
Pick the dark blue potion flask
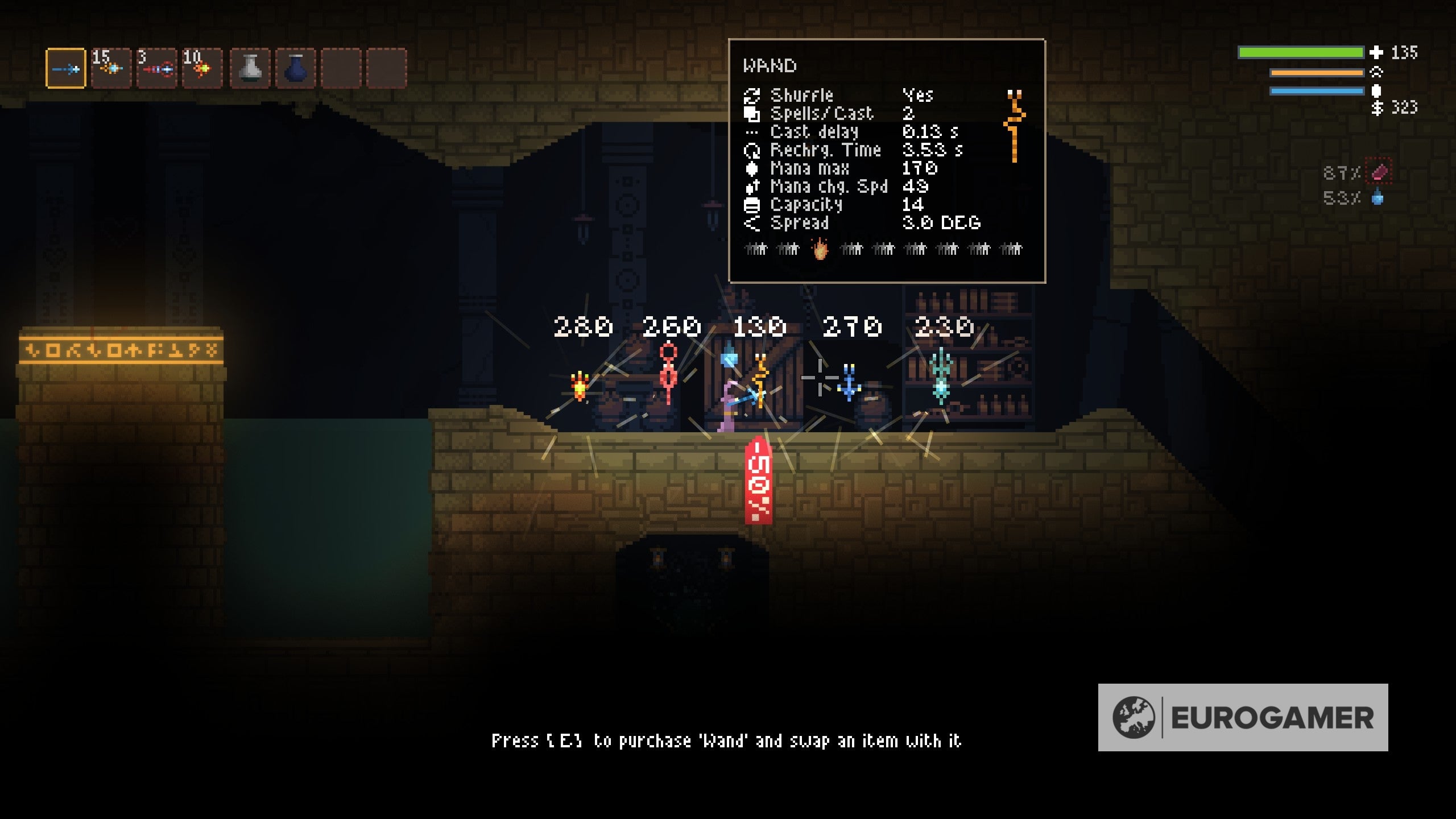(296, 69)
